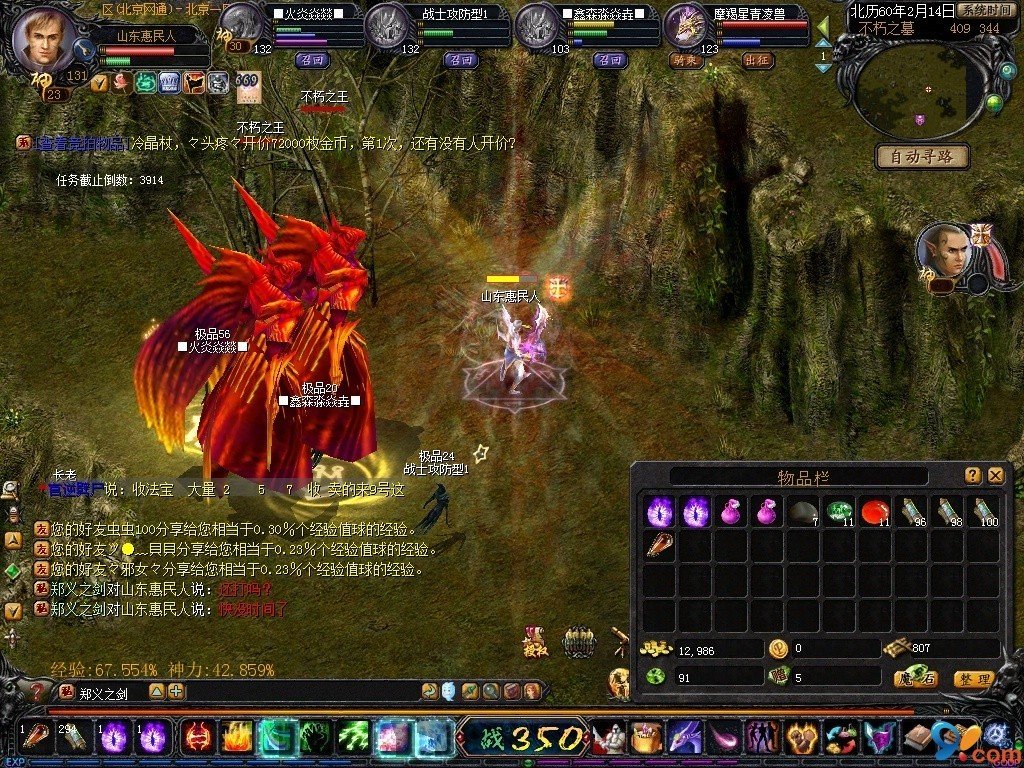Image resolution: width=1024 pixels, height=768 pixels.
Task: Select the brown horn item in inventory
Action: [659, 545]
